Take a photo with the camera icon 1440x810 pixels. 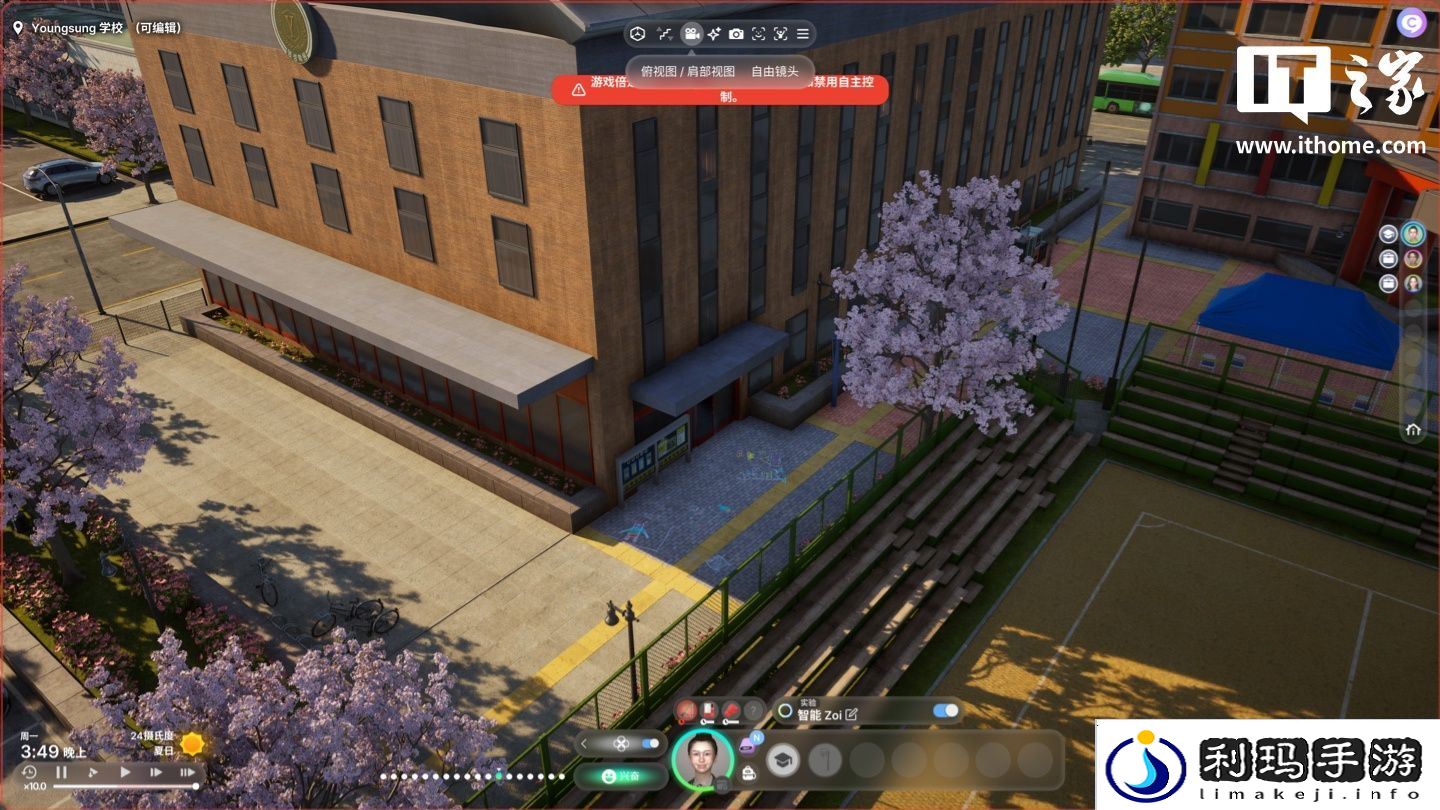click(736, 34)
